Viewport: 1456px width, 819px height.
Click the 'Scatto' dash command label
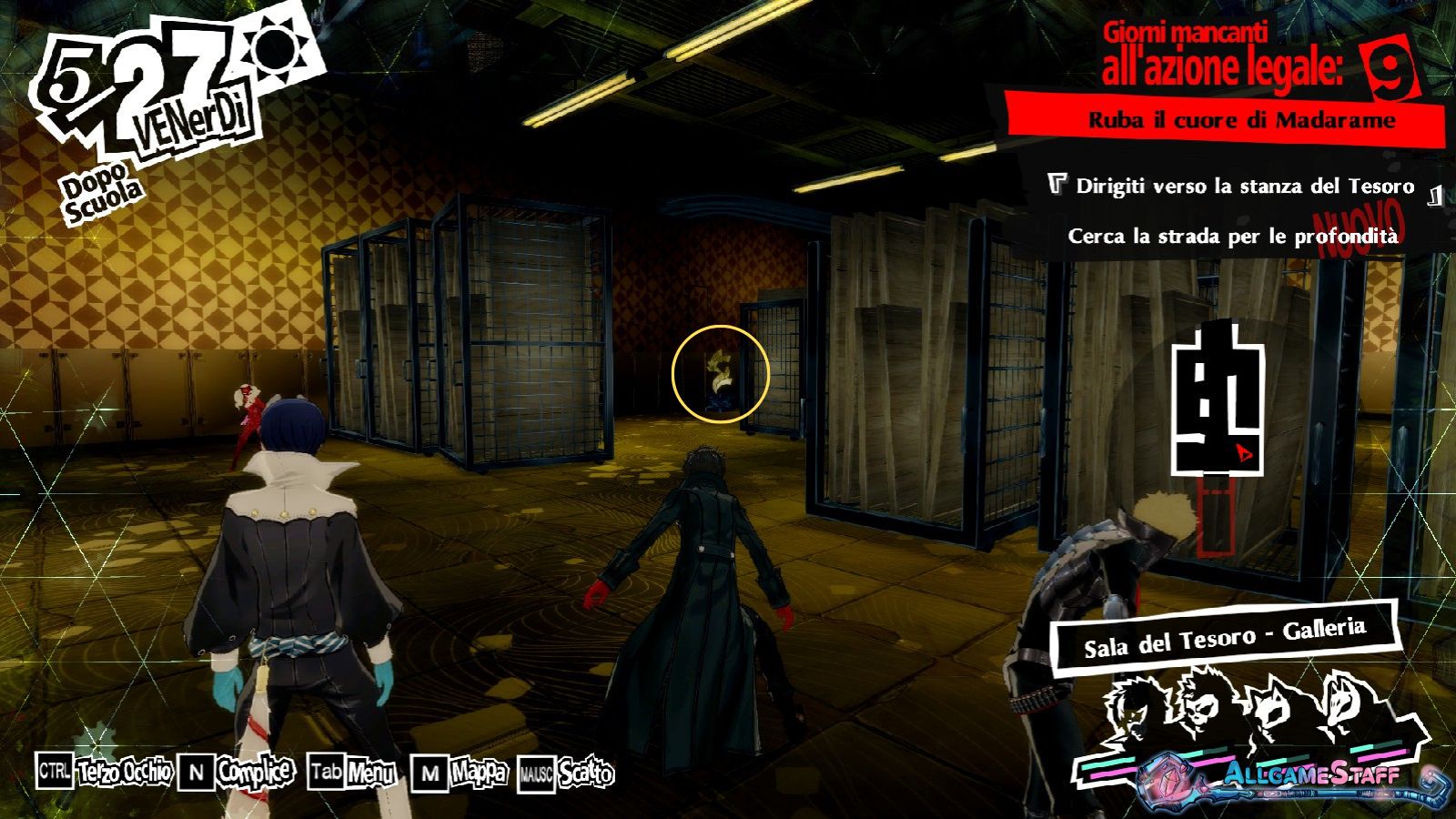pyautogui.click(x=586, y=774)
